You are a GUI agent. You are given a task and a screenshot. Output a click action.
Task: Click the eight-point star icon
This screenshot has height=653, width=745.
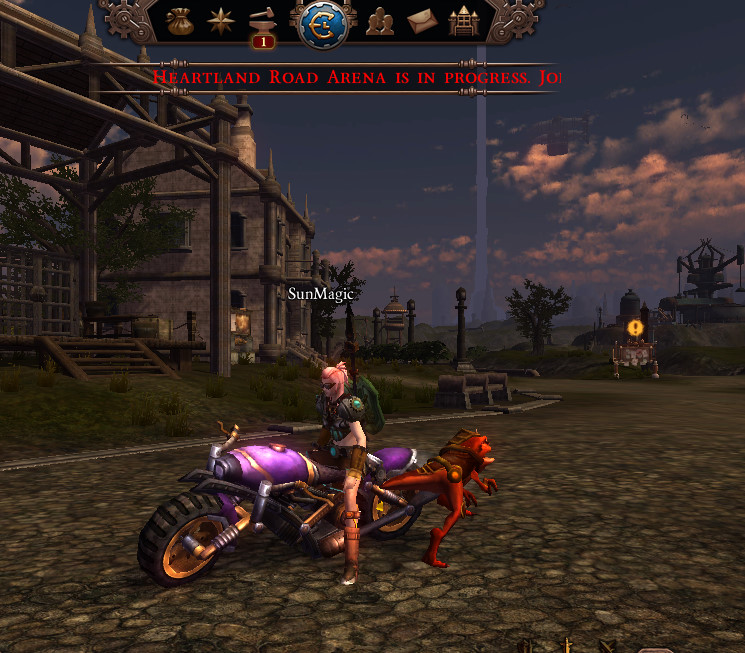pyautogui.click(x=221, y=19)
